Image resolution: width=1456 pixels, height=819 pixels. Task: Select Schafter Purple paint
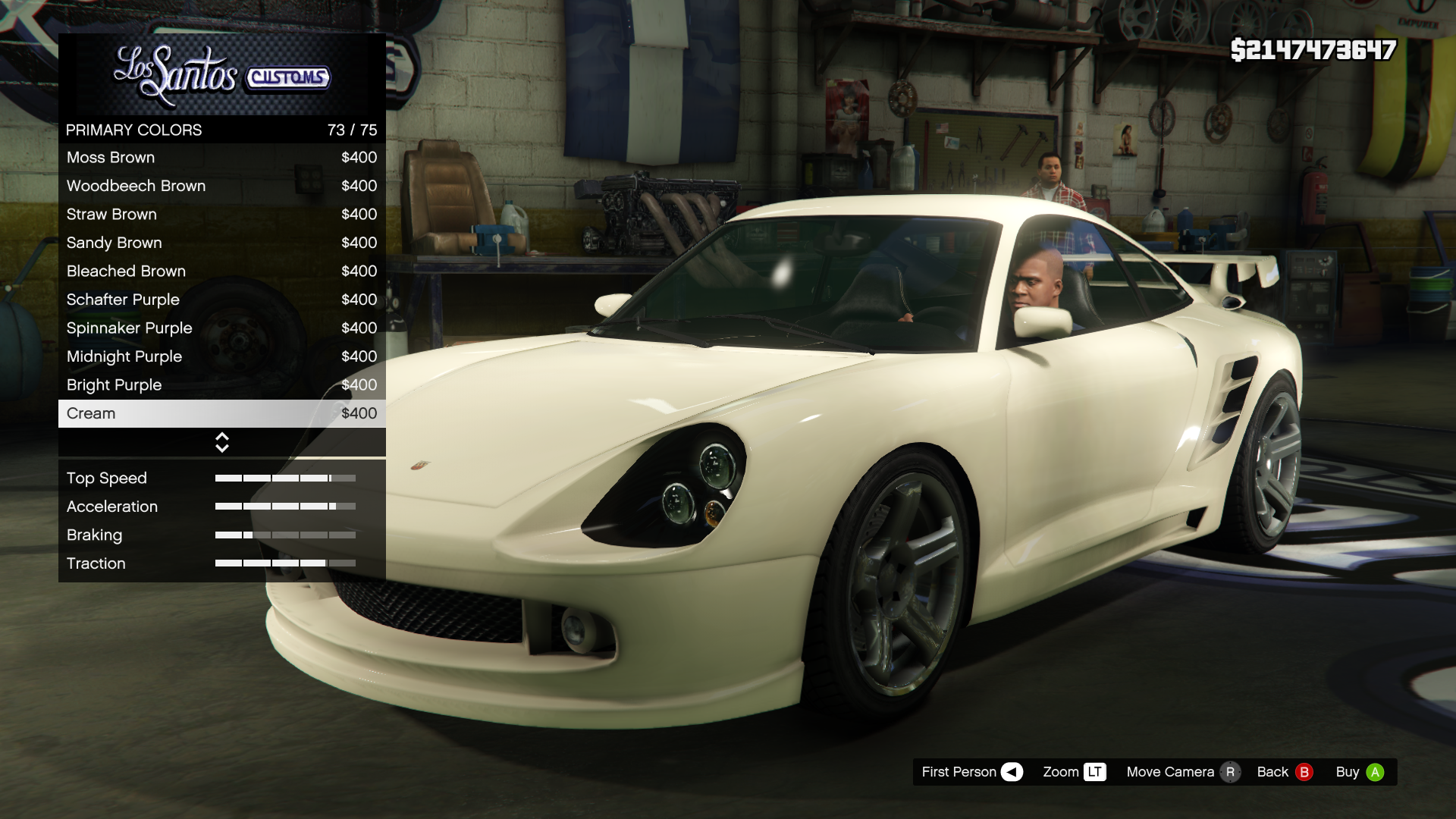(221, 300)
